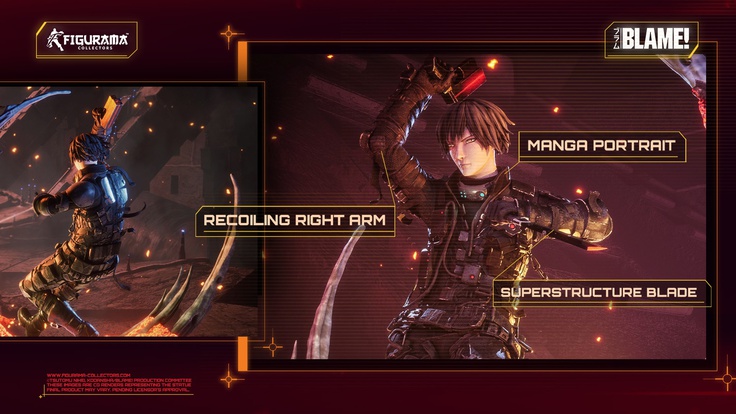Image resolution: width=736 pixels, height=414 pixels.
Task: Choose the Recoiling Right Arm callout
Action: (x=294, y=220)
